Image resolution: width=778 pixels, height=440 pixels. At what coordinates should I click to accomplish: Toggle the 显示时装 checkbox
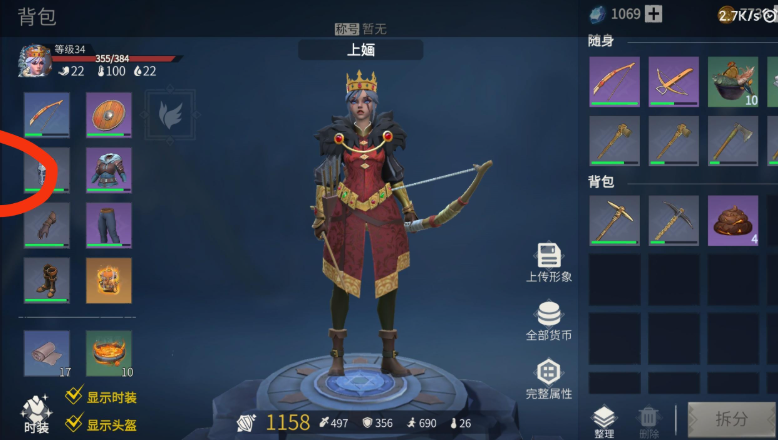(x=74, y=396)
